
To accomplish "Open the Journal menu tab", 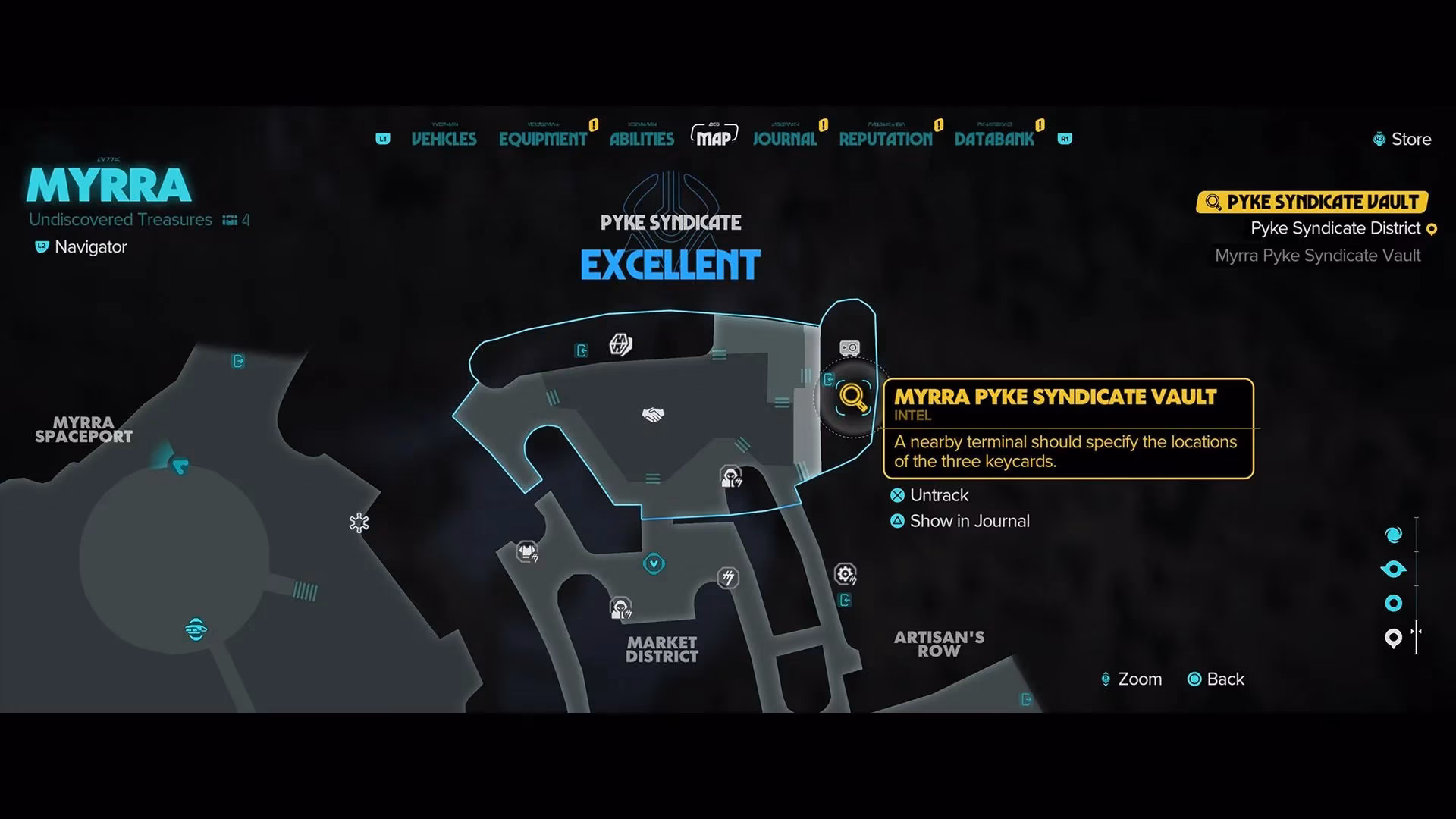I will point(784,138).
